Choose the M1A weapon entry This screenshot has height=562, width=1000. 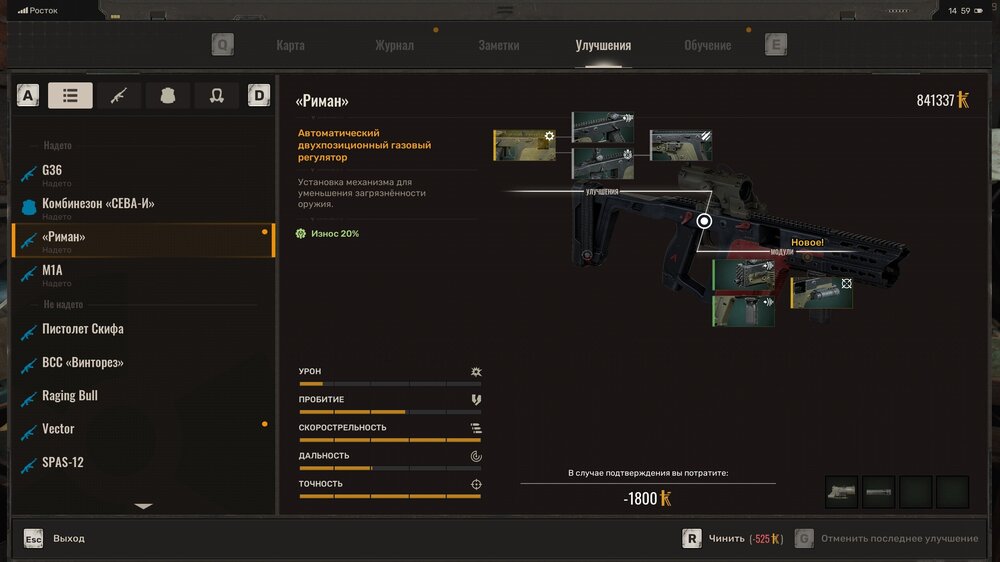53,270
